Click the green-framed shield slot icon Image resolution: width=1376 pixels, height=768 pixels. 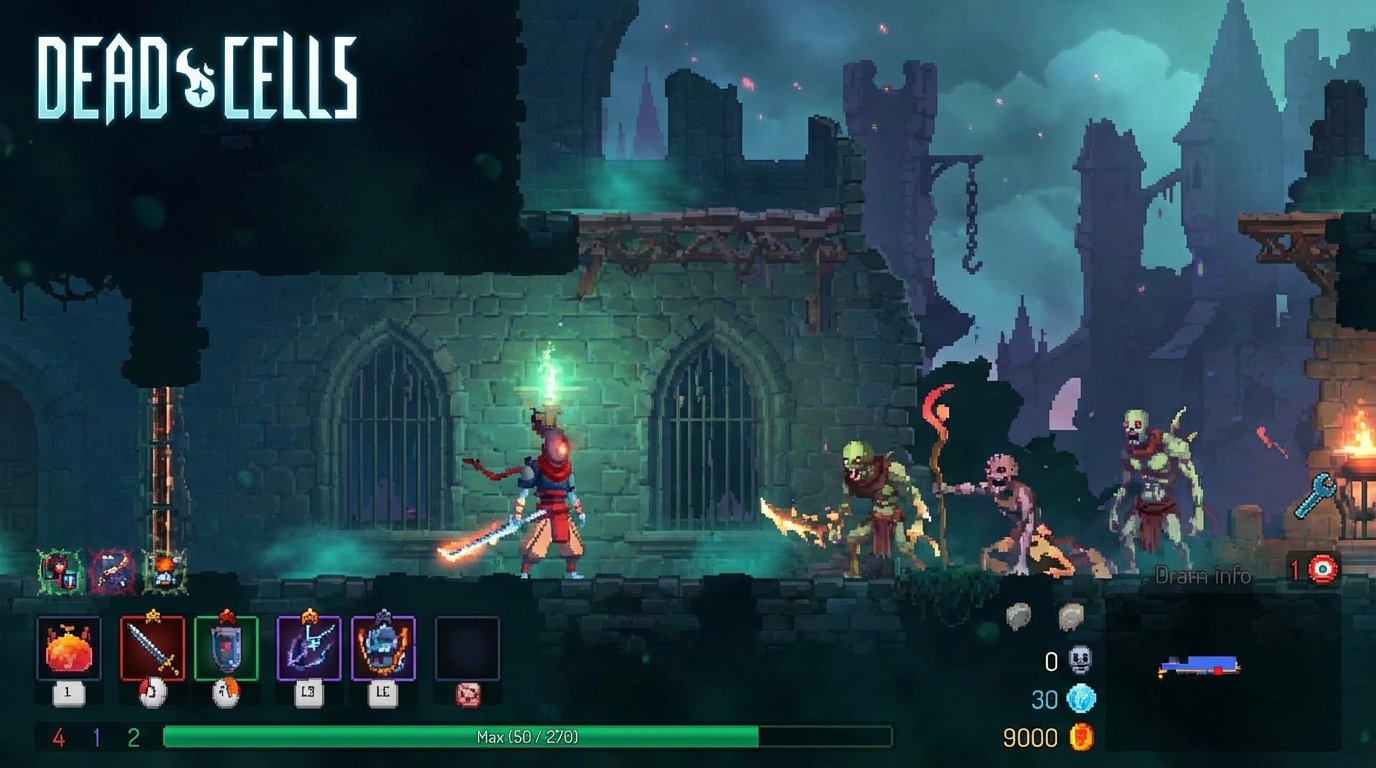click(x=228, y=648)
